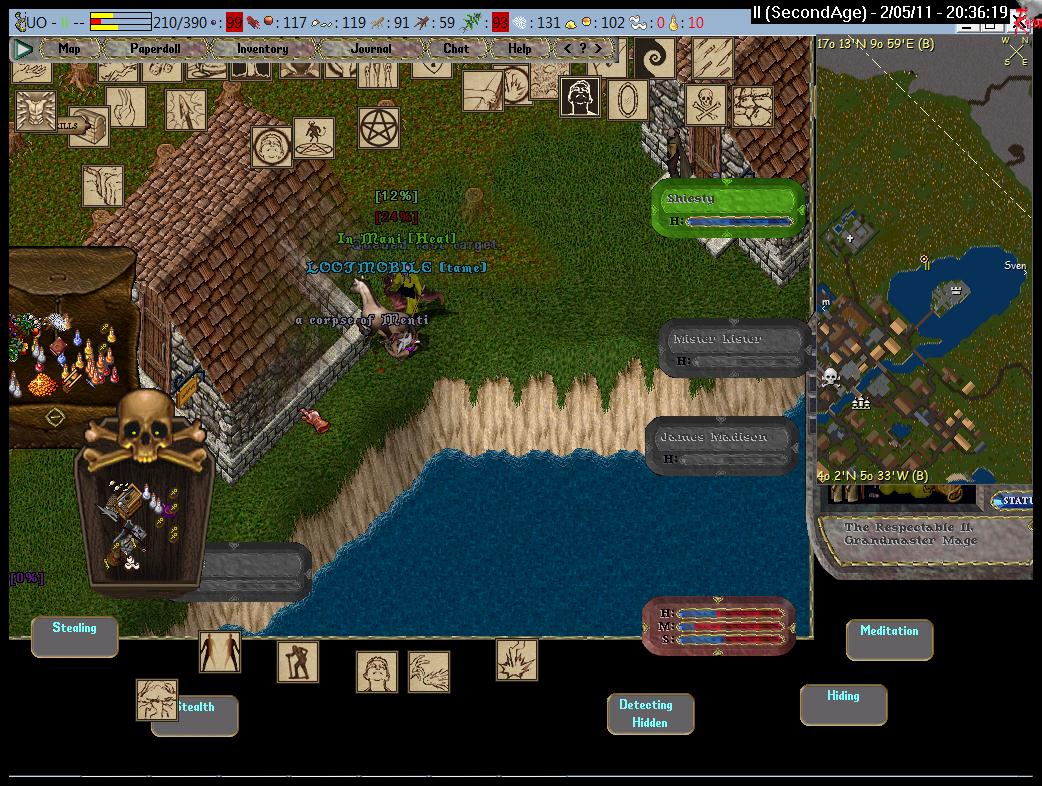Use the Meditation skill button

pos(889,638)
